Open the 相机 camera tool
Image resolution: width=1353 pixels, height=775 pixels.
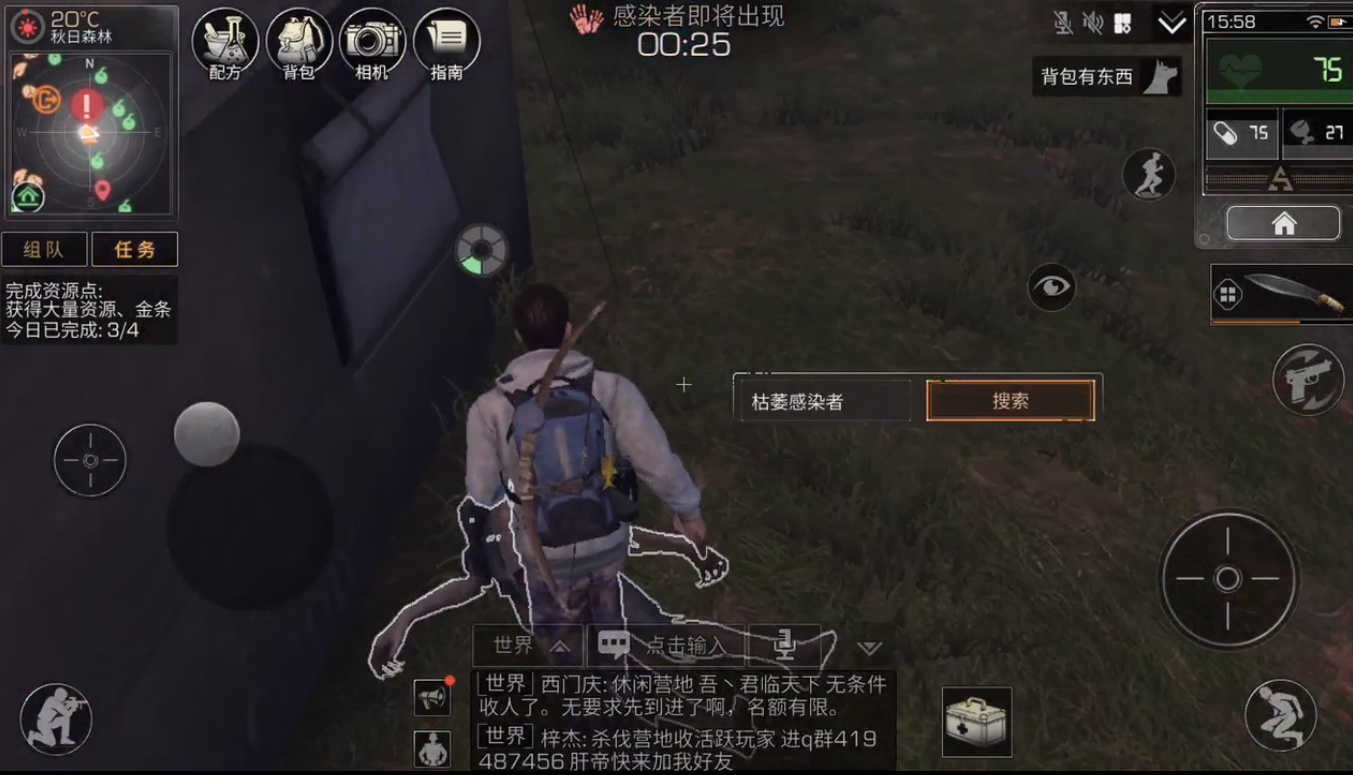371,44
